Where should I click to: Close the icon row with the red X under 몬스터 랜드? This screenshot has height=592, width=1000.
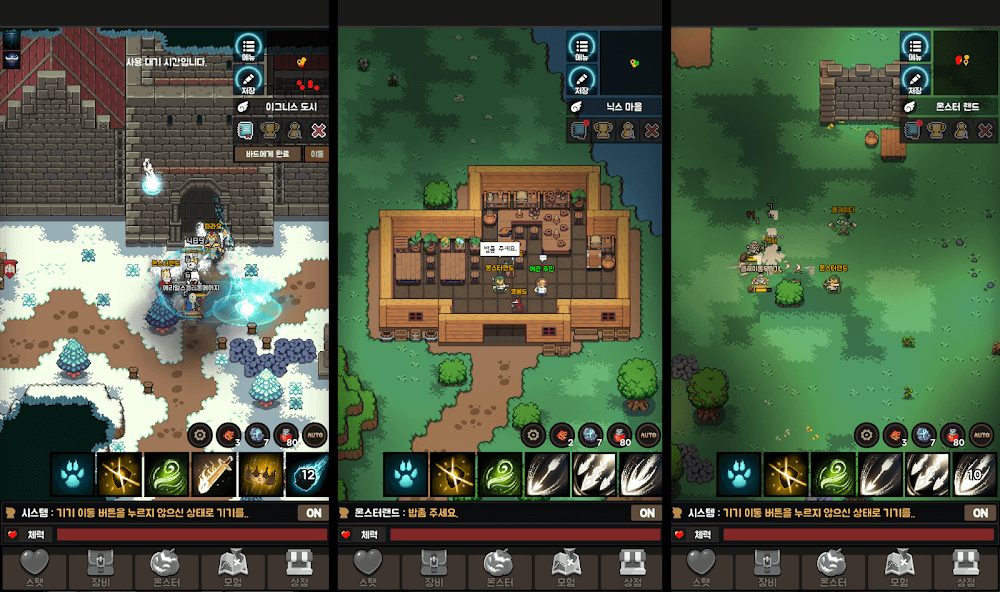(985, 130)
